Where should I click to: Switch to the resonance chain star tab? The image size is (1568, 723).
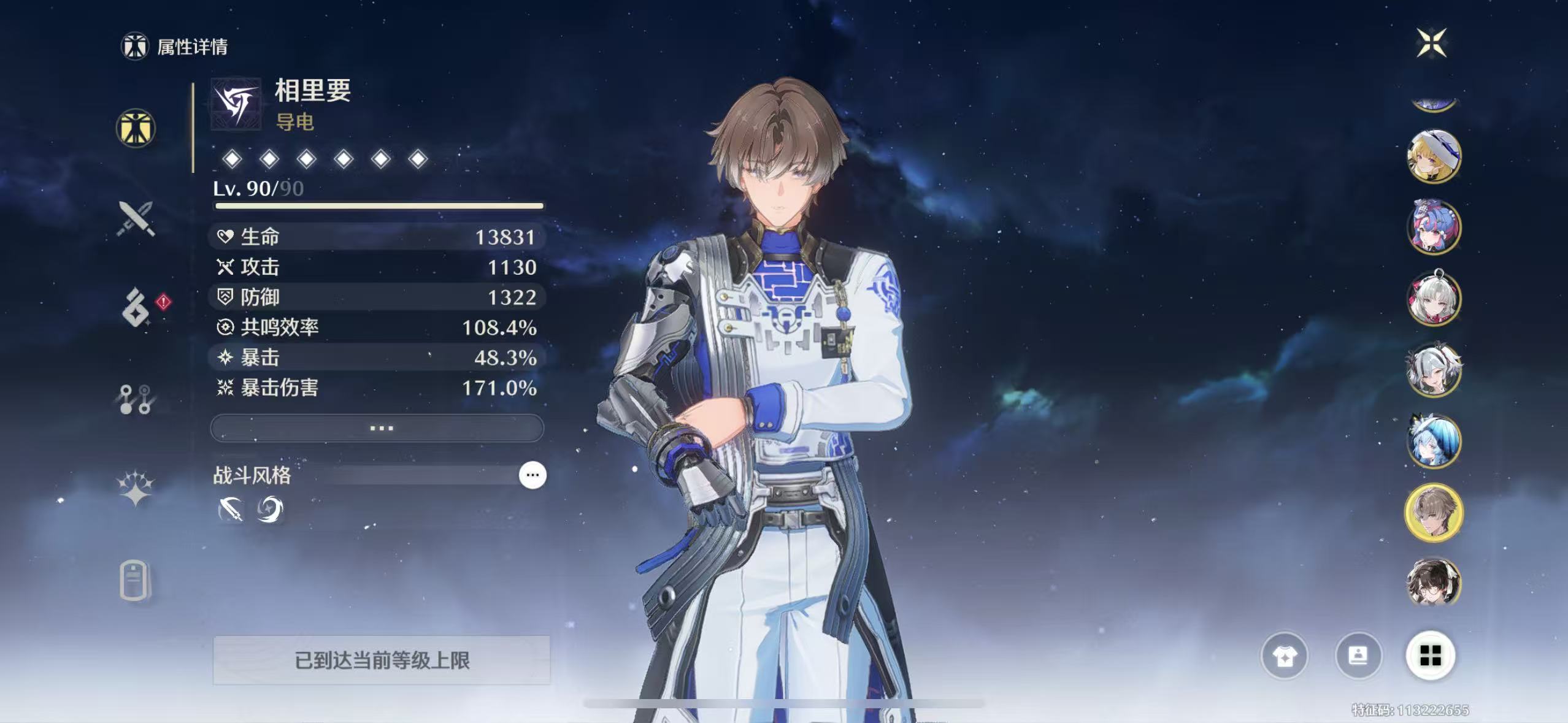click(x=136, y=489)
